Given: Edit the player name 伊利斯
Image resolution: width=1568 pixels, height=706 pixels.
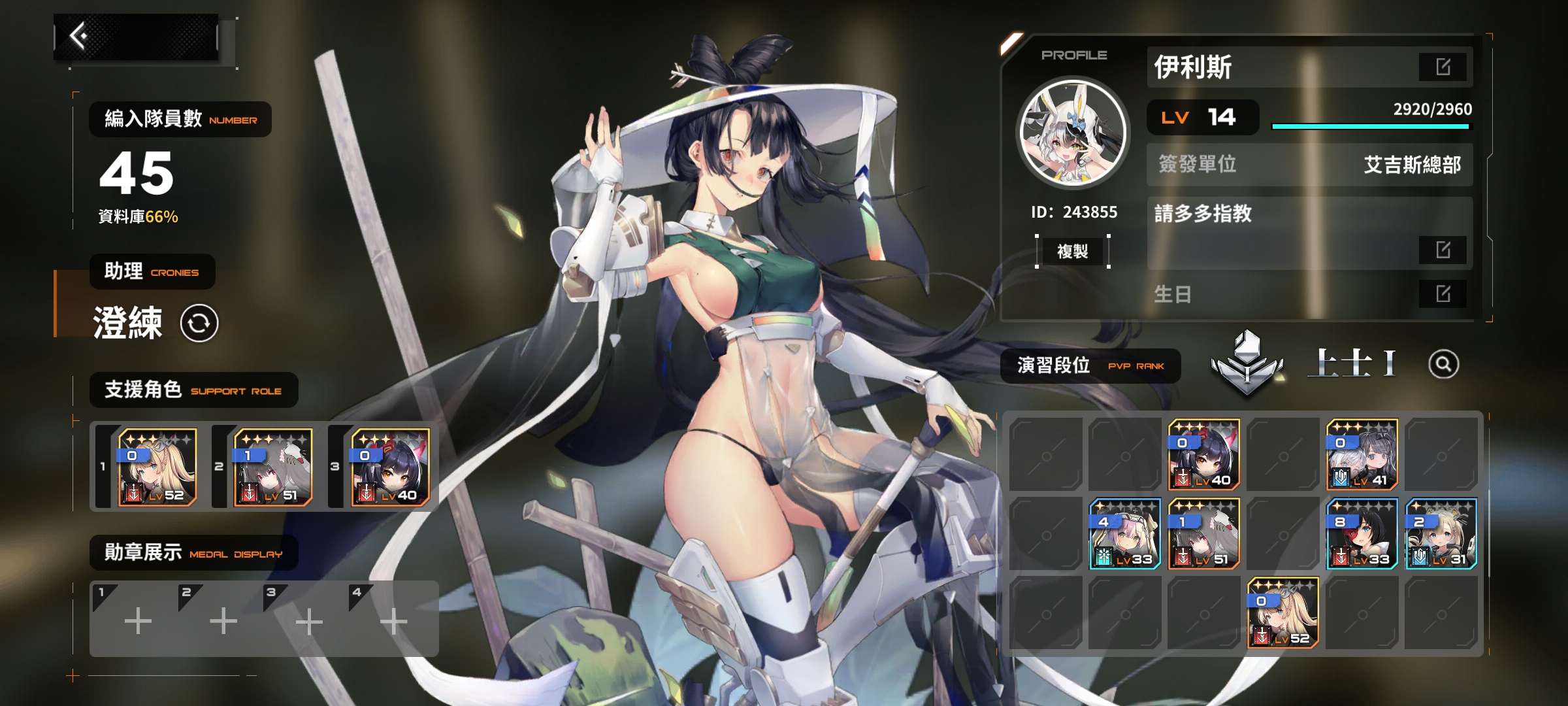Looking at the screenshot, I should (x=1443, y=67).
